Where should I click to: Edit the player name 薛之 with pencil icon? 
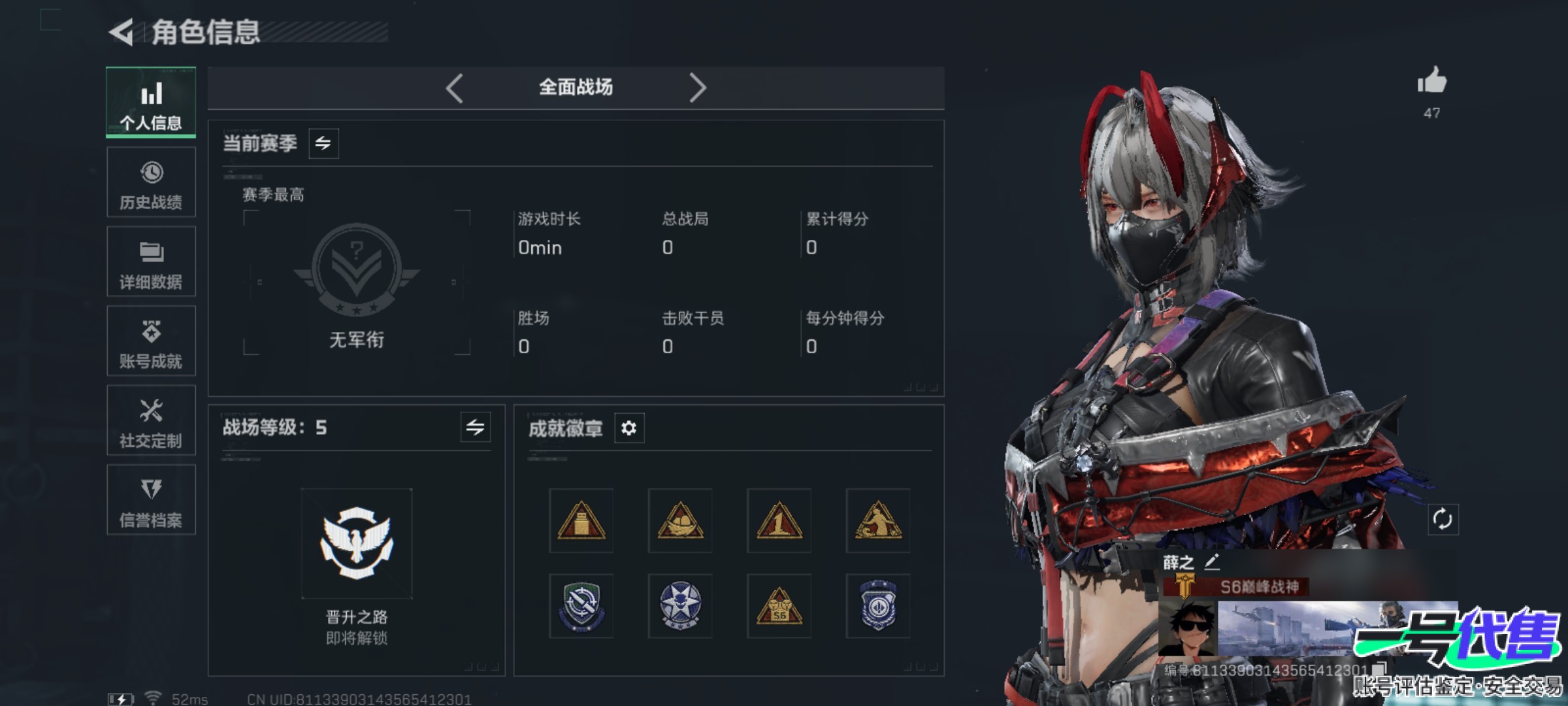pyautogui.click(x=1212, y=562)
